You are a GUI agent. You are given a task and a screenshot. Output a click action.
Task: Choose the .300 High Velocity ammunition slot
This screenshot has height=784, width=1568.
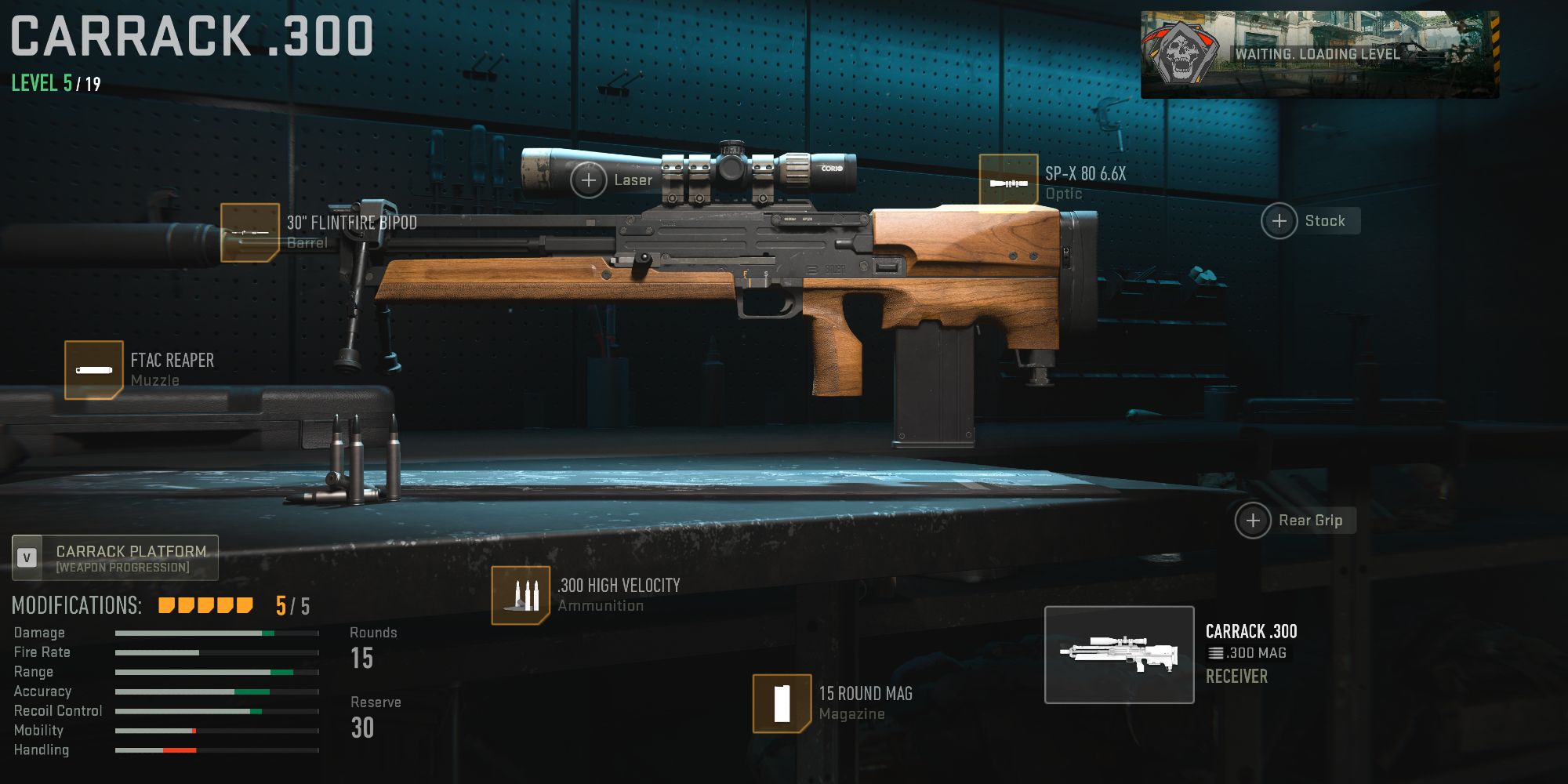[x=521, y=596]
